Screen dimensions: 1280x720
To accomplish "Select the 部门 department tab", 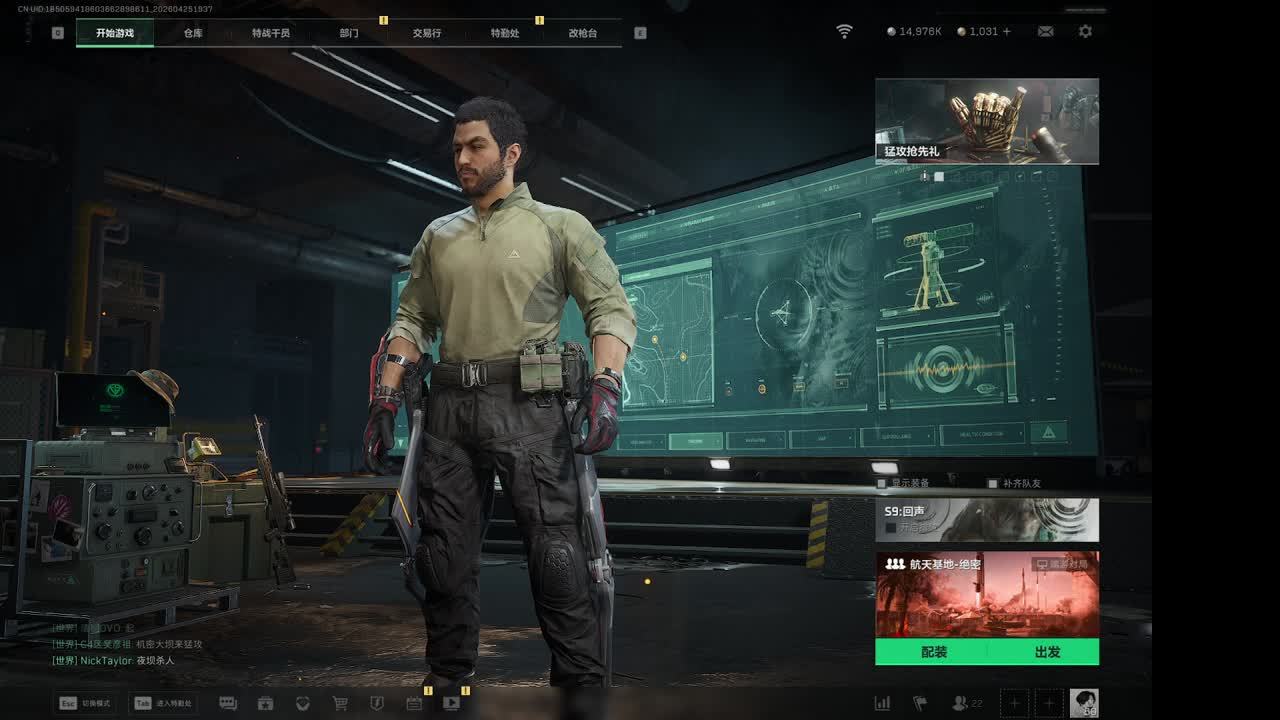I will (x=349, y=33).
